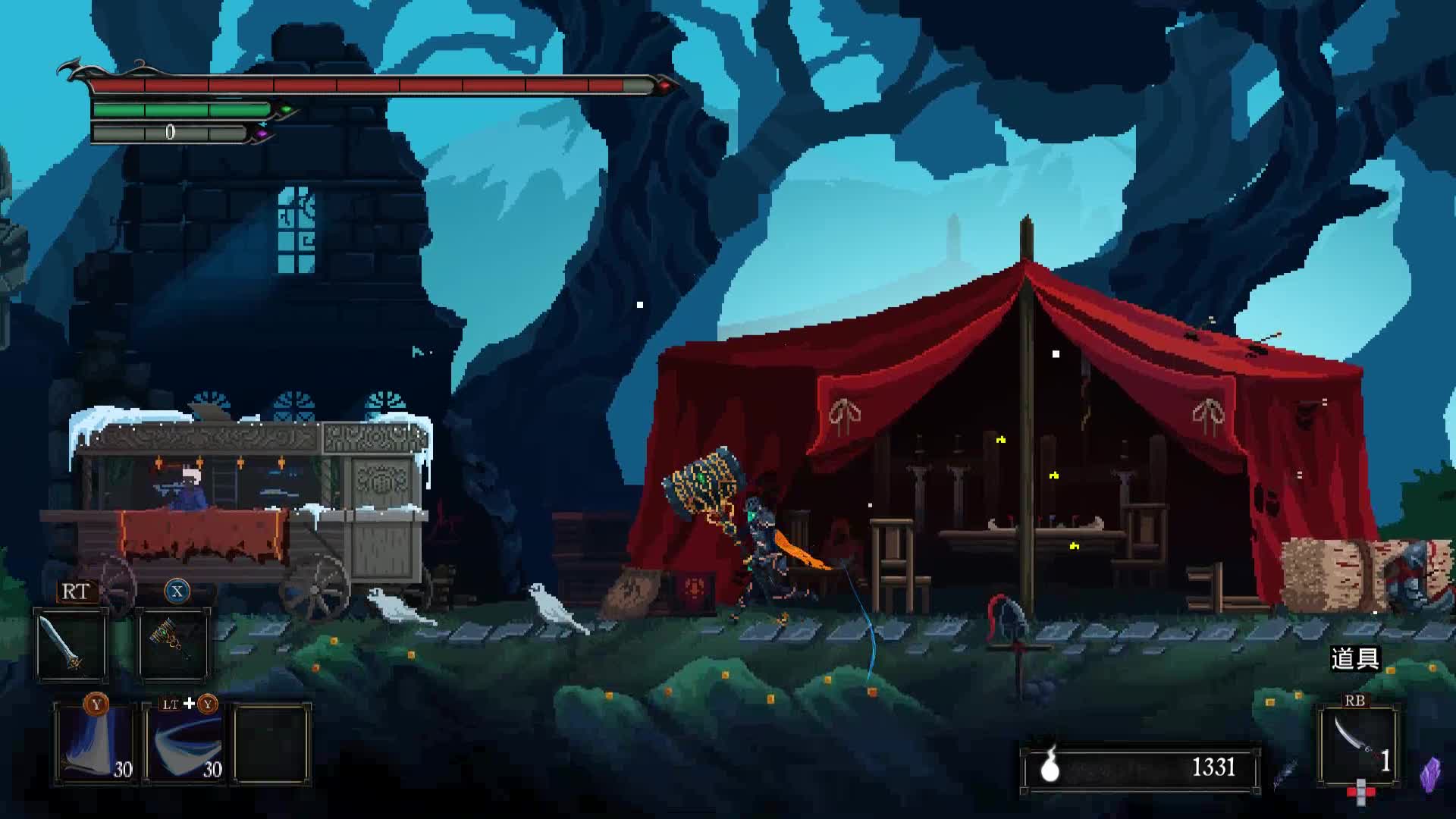Select the ornate hammer weapon slot
1456x819 pixels.
pyautogui.click(x=174, y=645)
